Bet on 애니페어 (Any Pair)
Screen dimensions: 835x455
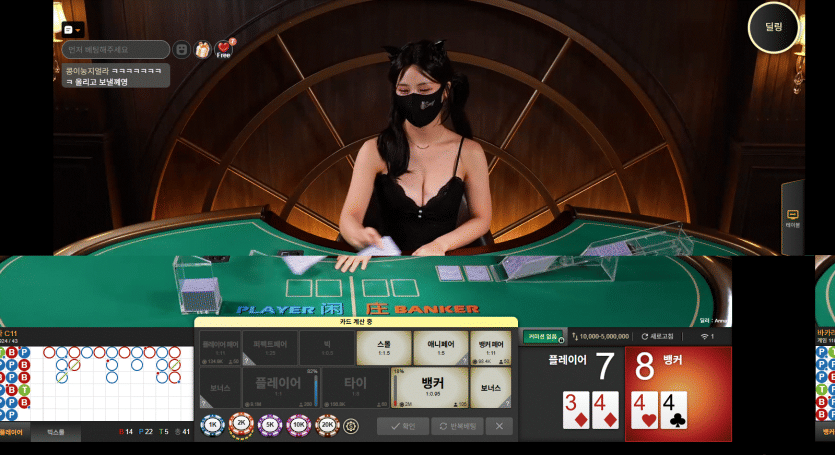[x=441, y=347]
